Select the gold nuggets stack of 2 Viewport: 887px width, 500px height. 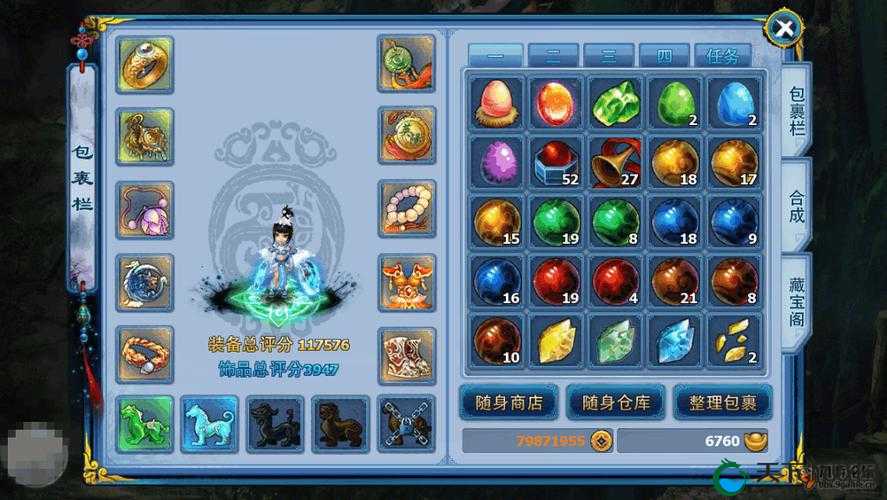734,341
